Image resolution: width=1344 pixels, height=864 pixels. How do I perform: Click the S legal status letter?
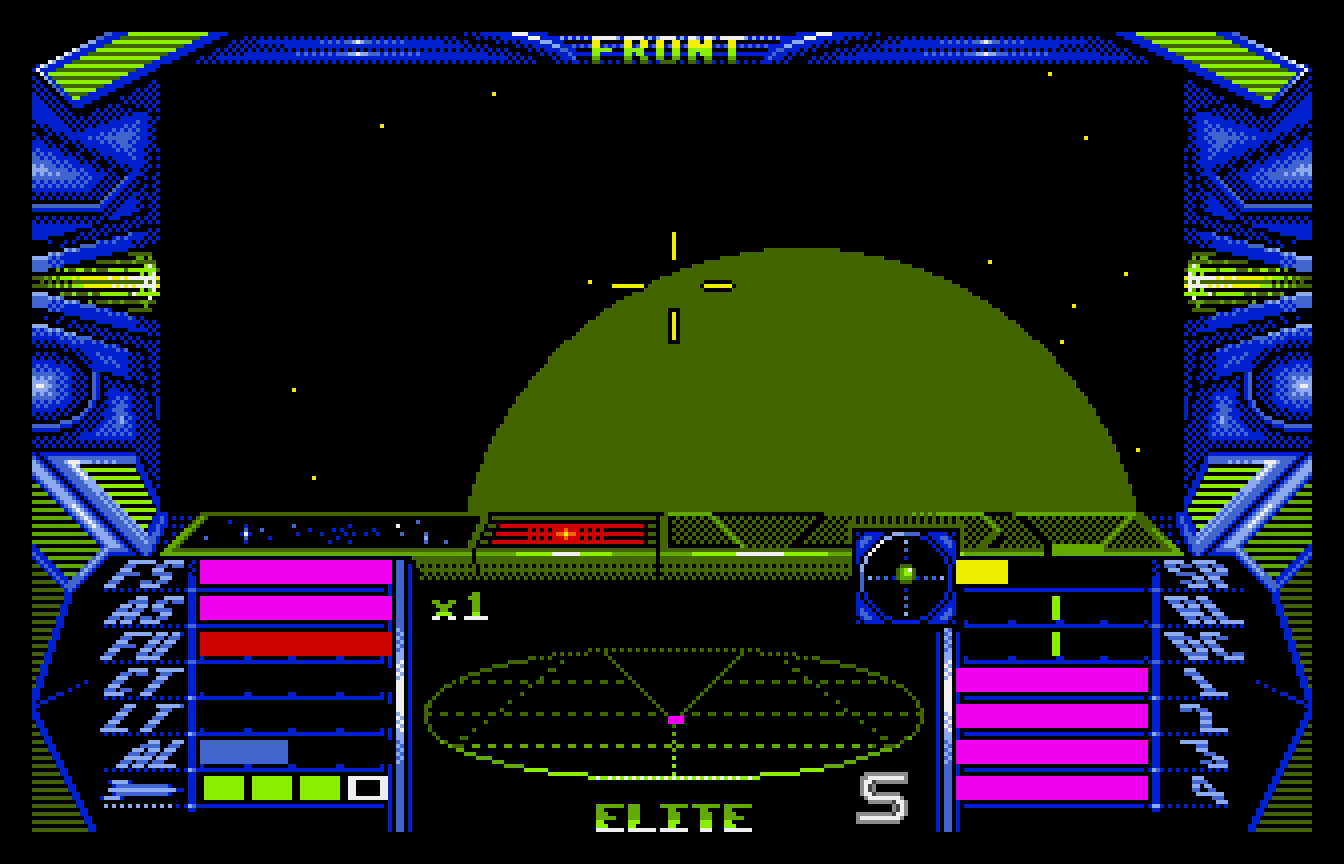884,800
